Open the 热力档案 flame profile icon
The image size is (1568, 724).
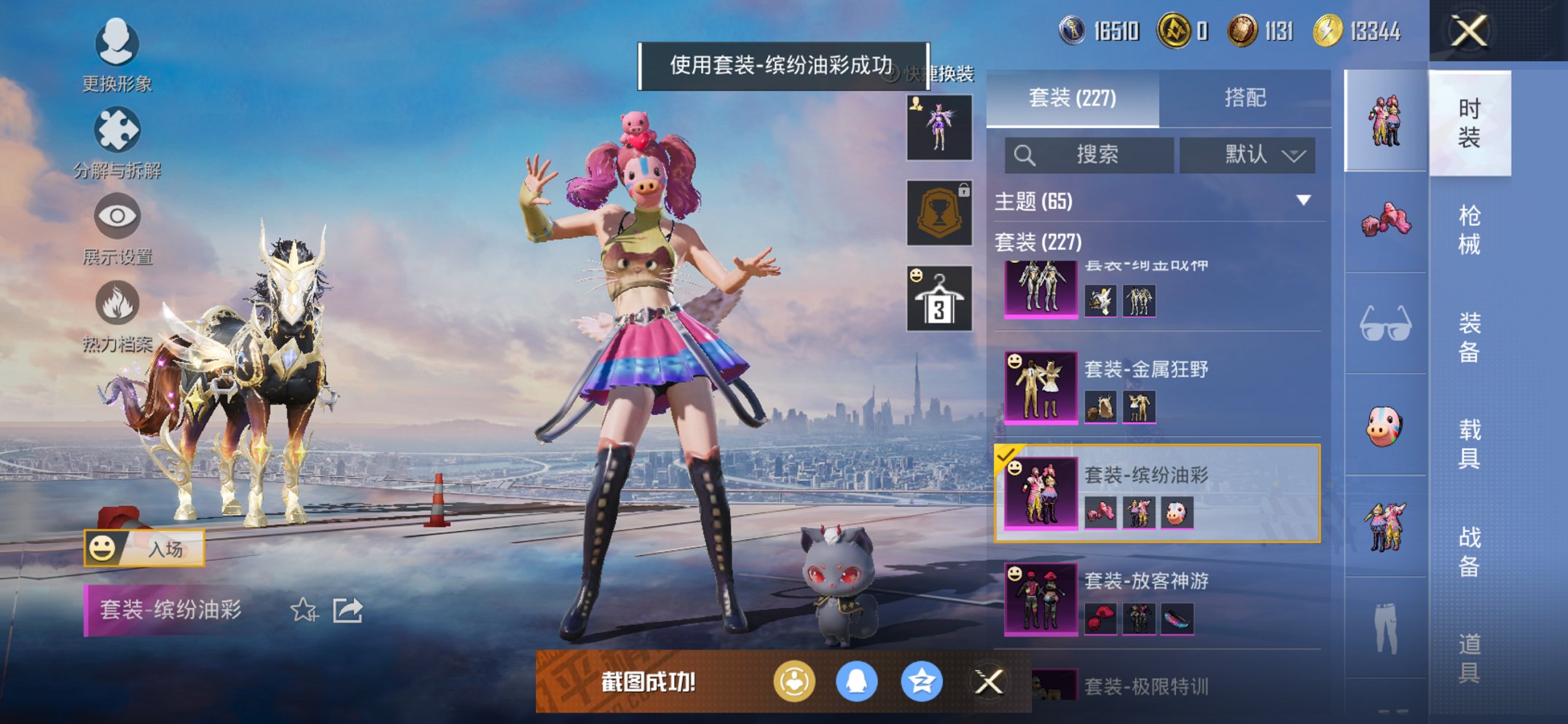pos(117,306)
